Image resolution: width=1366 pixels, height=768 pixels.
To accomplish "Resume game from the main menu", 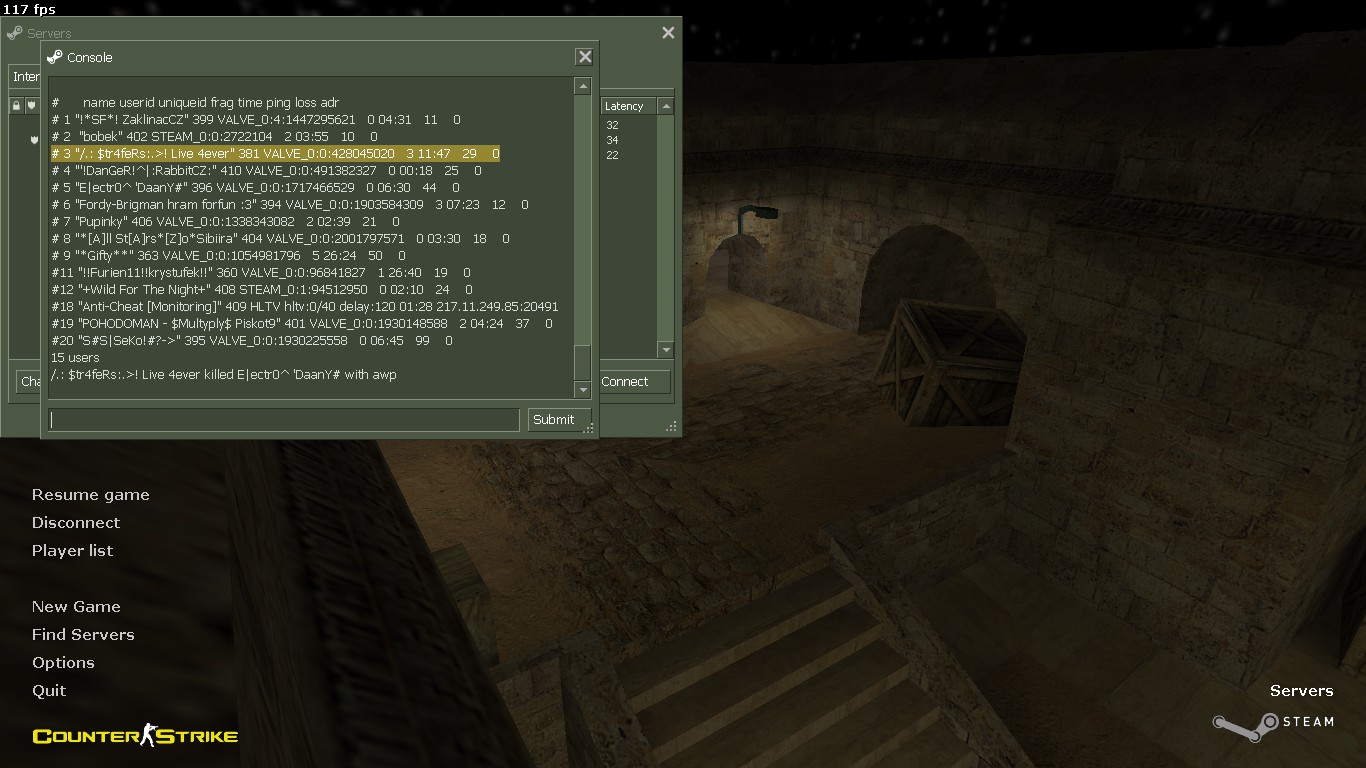I will (x=90, y=495).
